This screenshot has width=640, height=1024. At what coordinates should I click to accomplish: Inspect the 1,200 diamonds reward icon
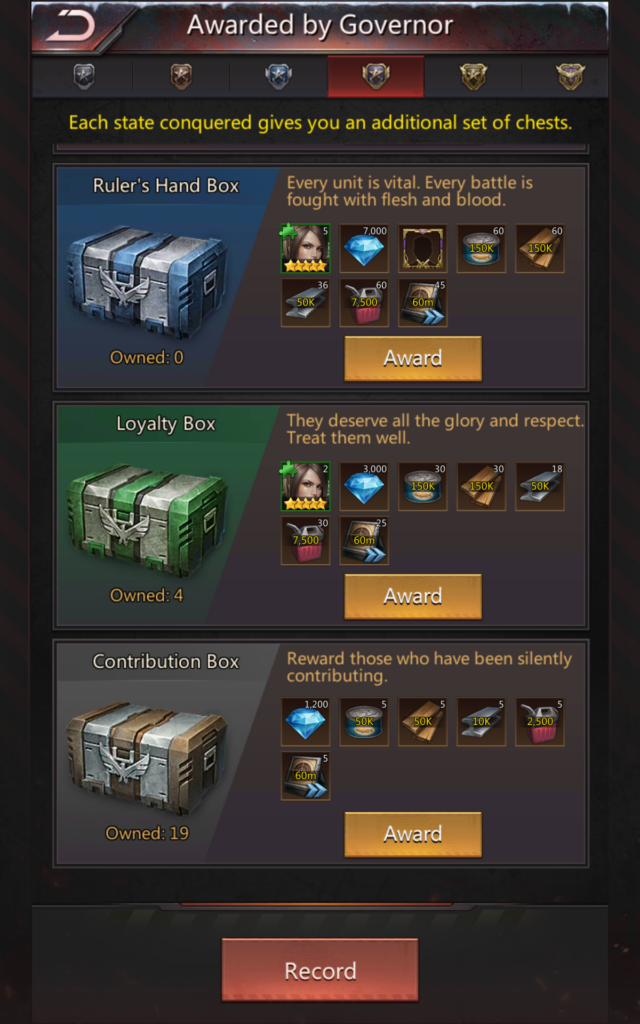(x=305, y=722)
